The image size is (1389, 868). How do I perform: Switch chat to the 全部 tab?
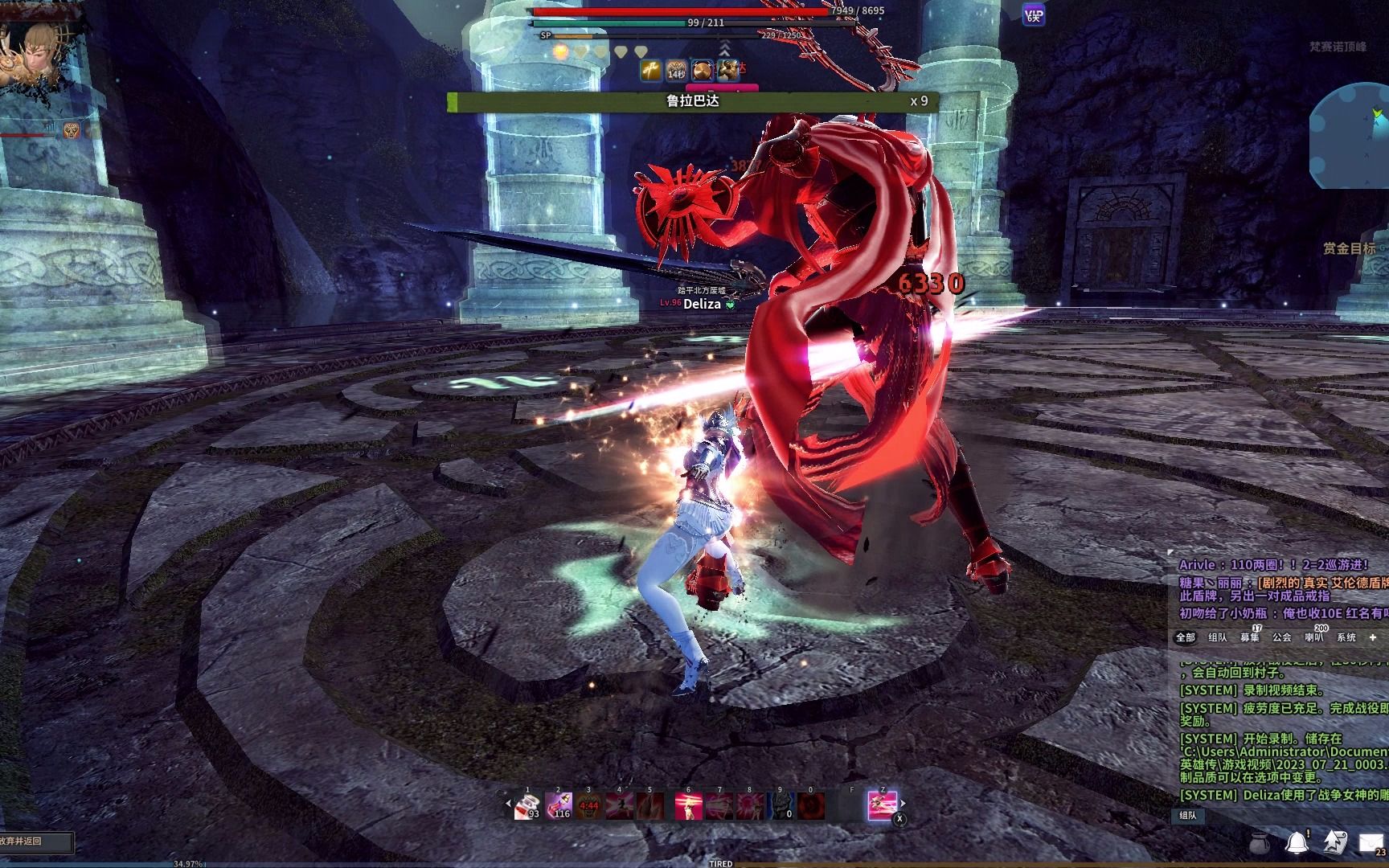pyautogui.click(x=1186, y=637)
